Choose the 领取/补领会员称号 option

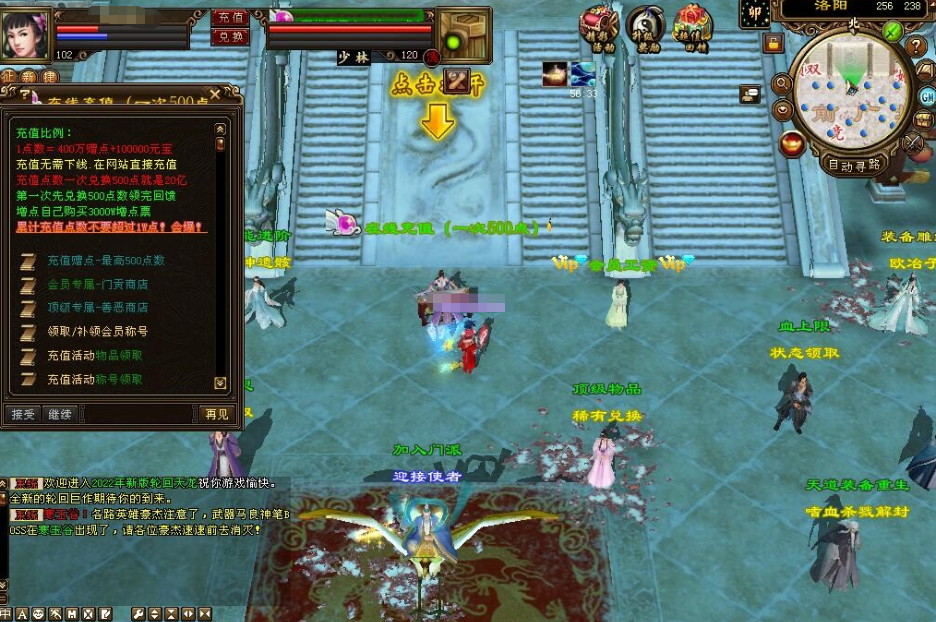pos(98,331)
